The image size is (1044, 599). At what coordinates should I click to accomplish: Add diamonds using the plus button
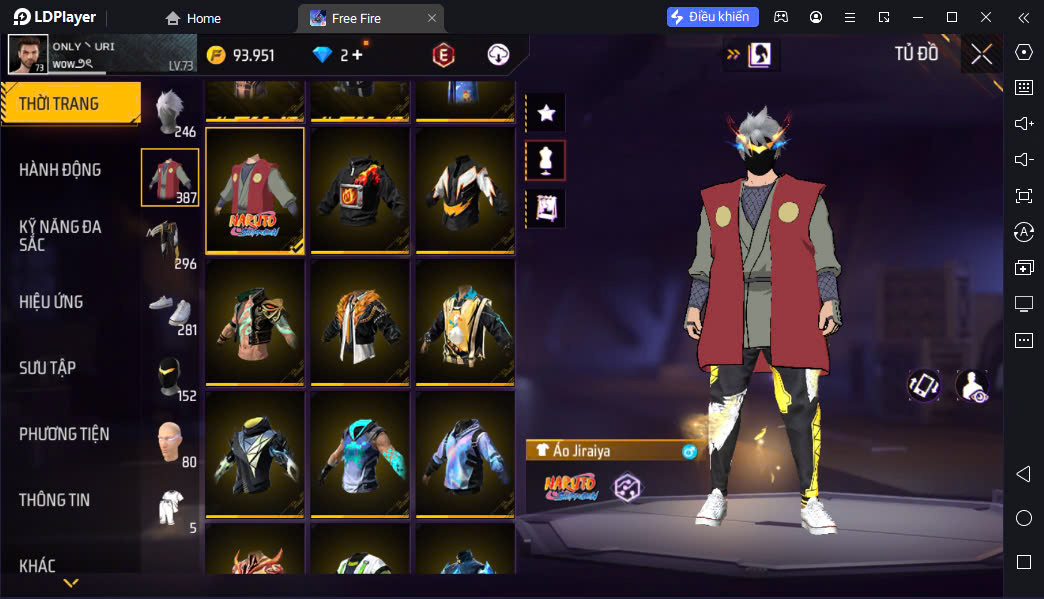pyautogui.click(x=357, y=55)
